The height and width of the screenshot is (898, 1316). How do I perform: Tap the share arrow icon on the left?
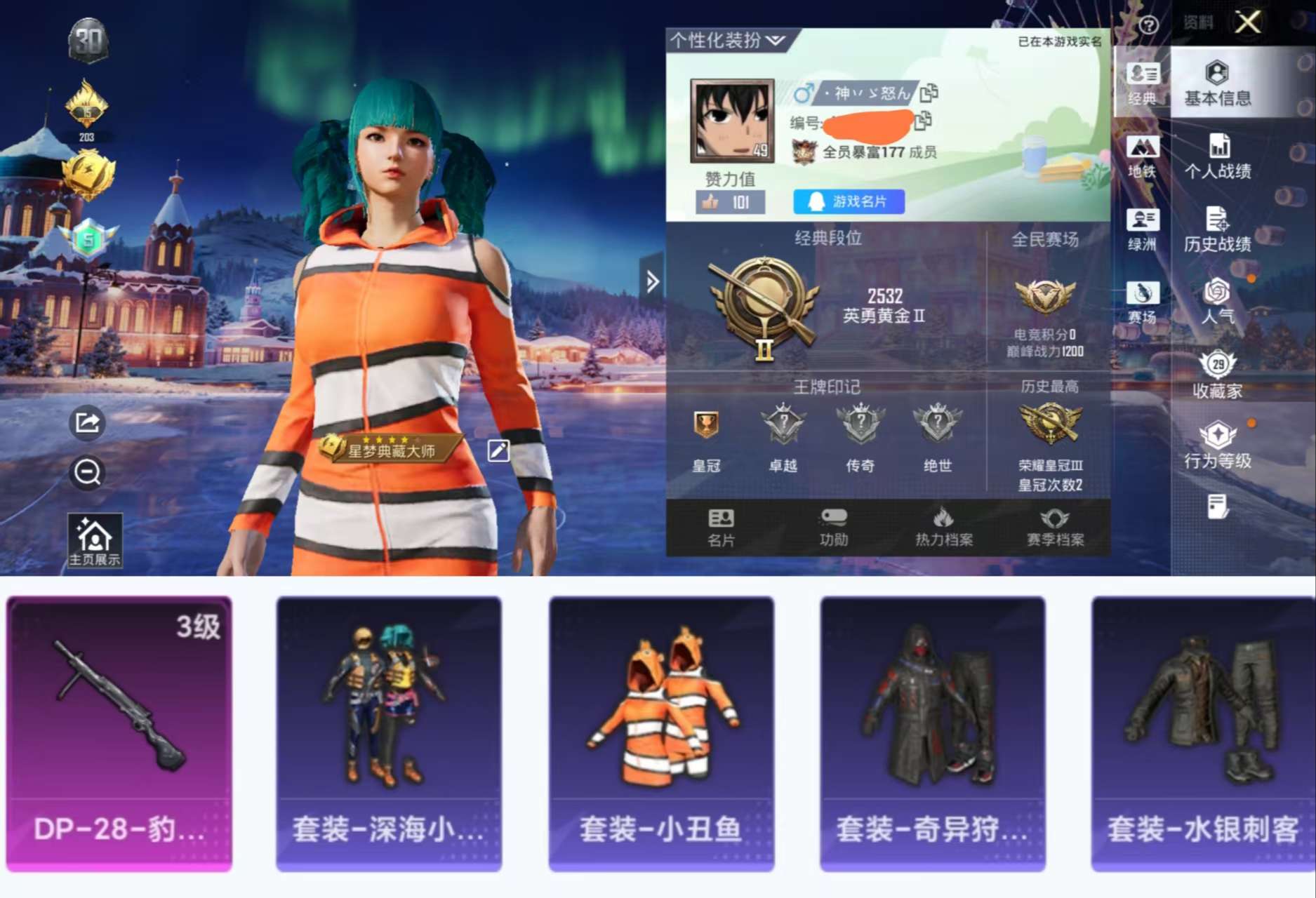pyautogui.click(x=86, y=422)
